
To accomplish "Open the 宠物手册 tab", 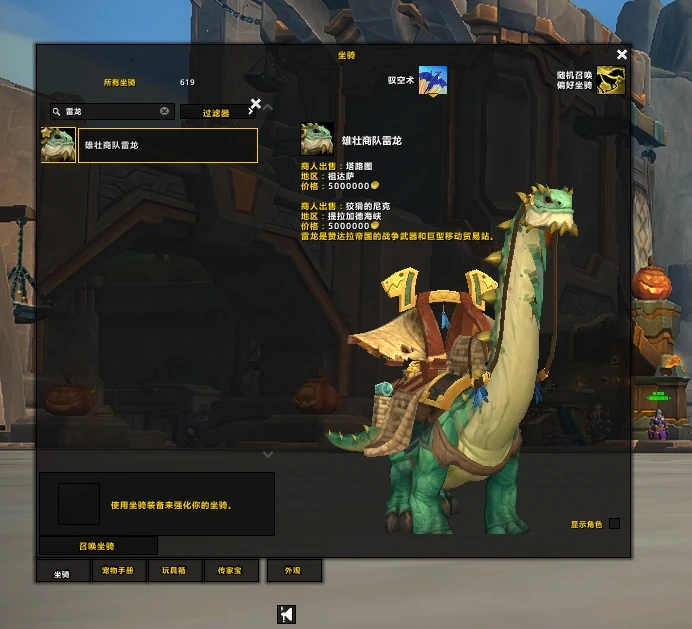I will point(121,571).
